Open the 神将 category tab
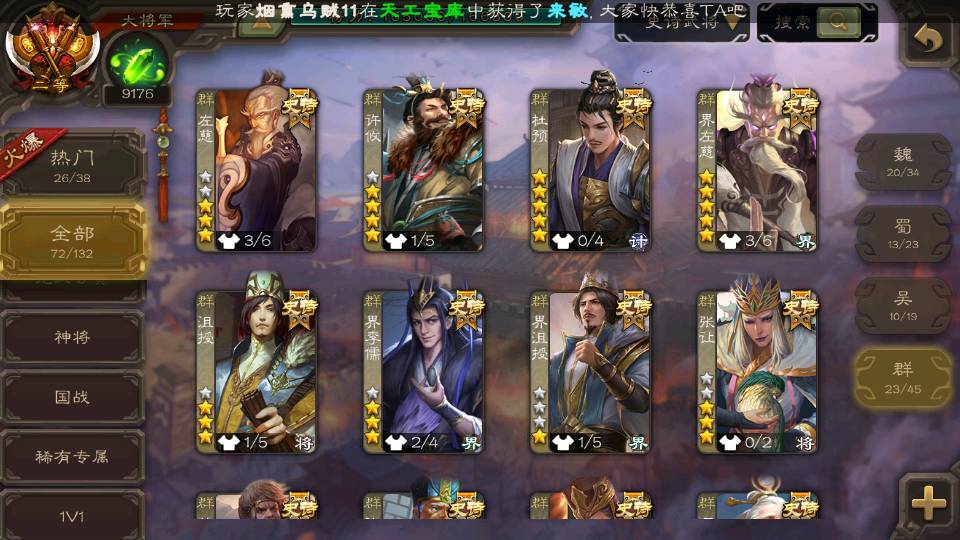 tap(72, 337)
